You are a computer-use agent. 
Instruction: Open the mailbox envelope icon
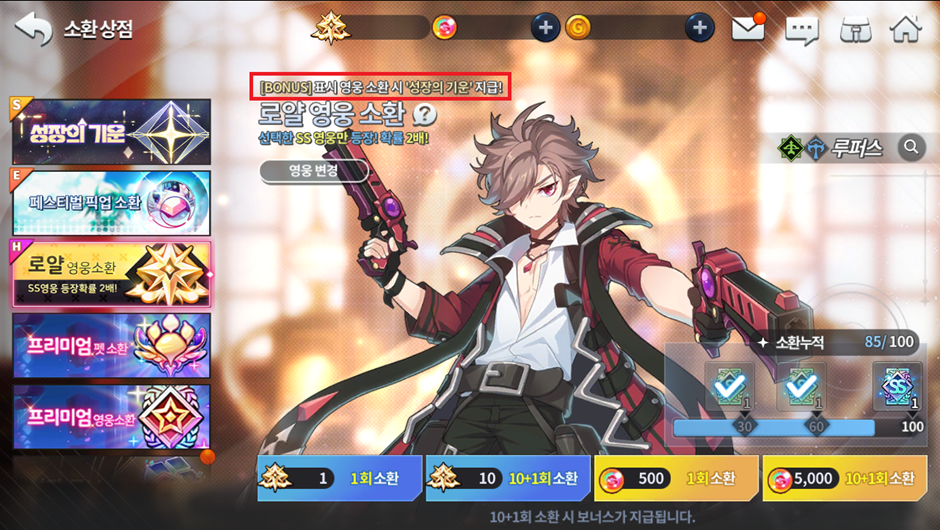748,28
